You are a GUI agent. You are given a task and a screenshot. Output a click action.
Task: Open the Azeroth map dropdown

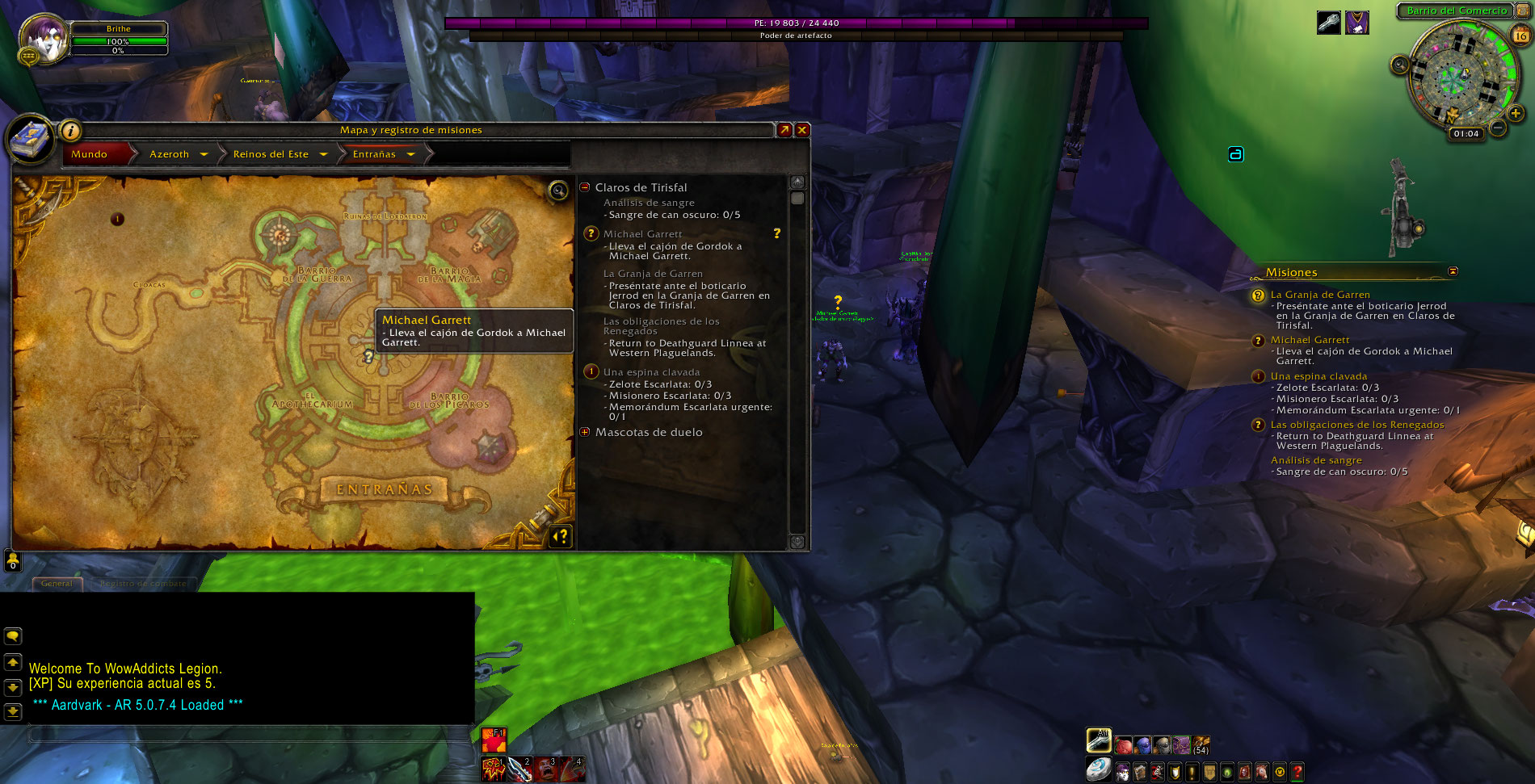(204, 154)
